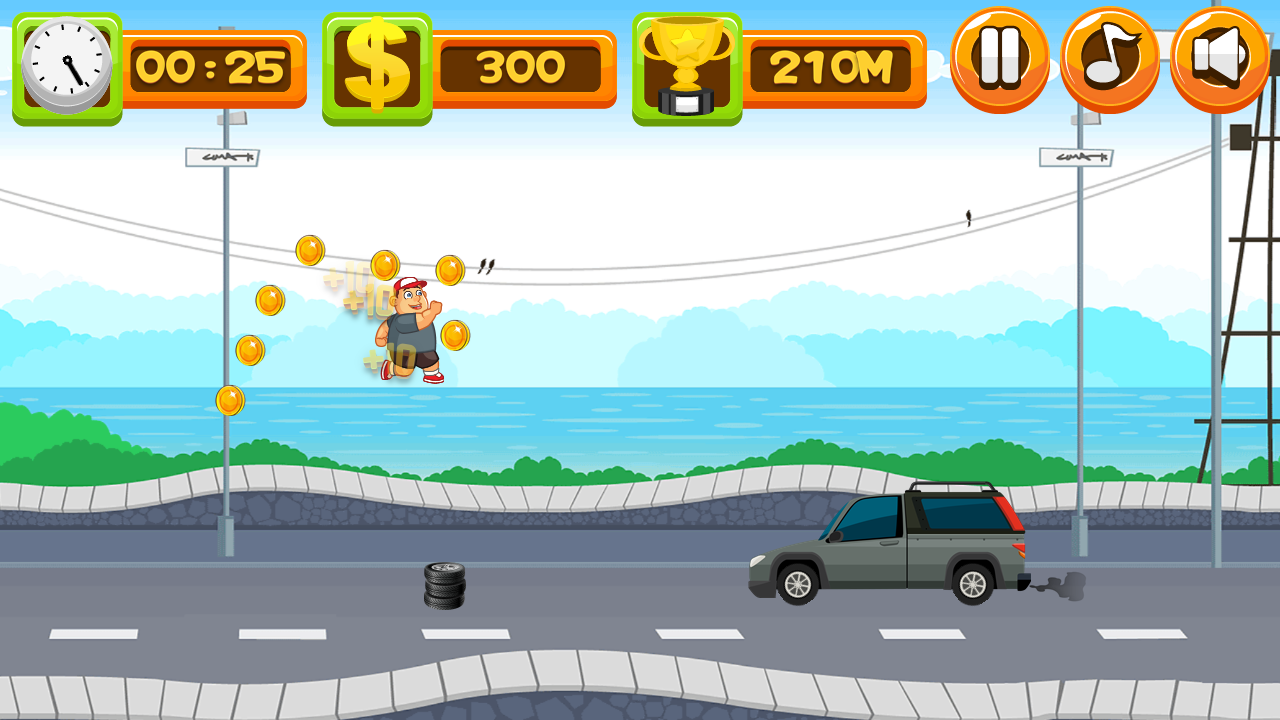The height and width of the screenshot is (720, 1280).
Task: Click the gold trophy icon
Action: point(688,62)
